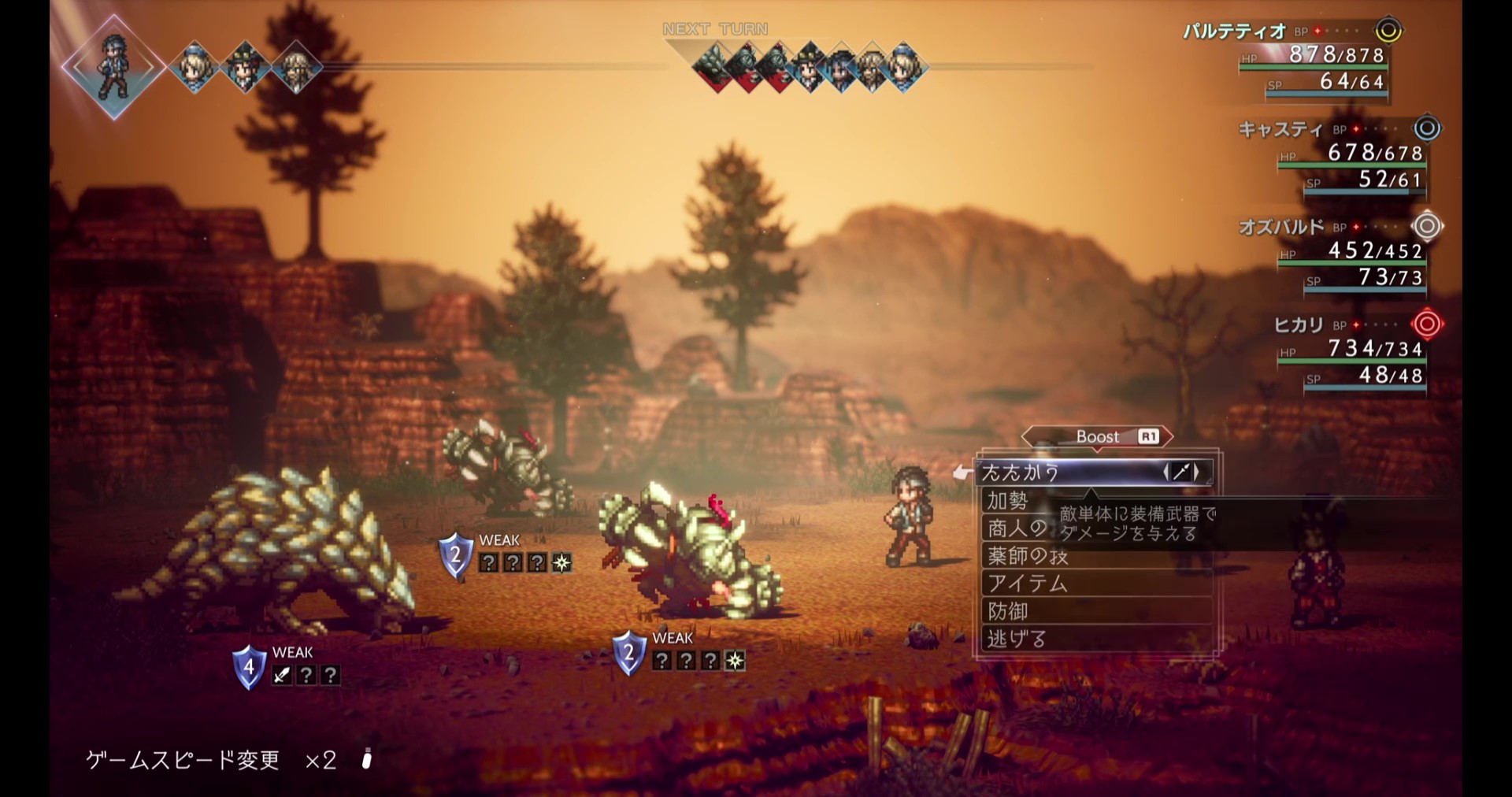Viewport: 1512px width, 797px height.
Task: Switch weapon using the たたかう weapon selector arrows
Action: [x=1181, y=472]
